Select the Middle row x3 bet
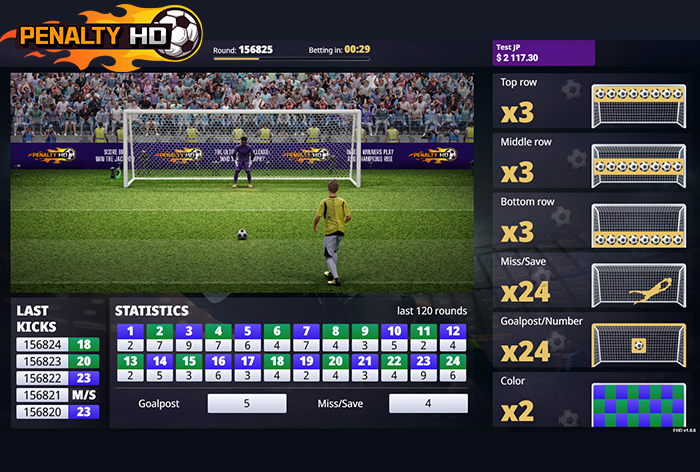 pyautogui.click(x=594, y=161)
